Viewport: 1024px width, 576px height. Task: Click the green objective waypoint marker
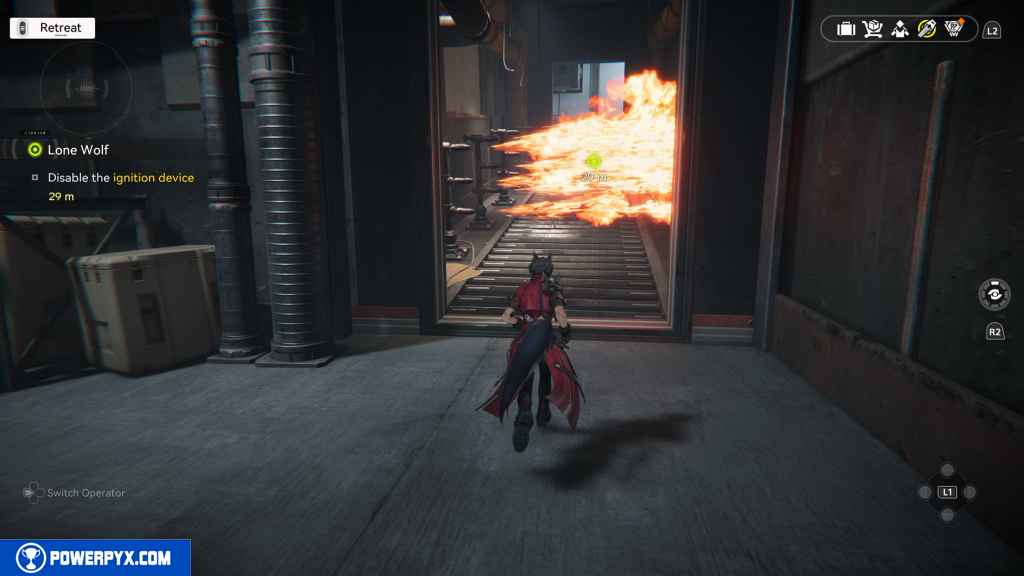(593, 160)
